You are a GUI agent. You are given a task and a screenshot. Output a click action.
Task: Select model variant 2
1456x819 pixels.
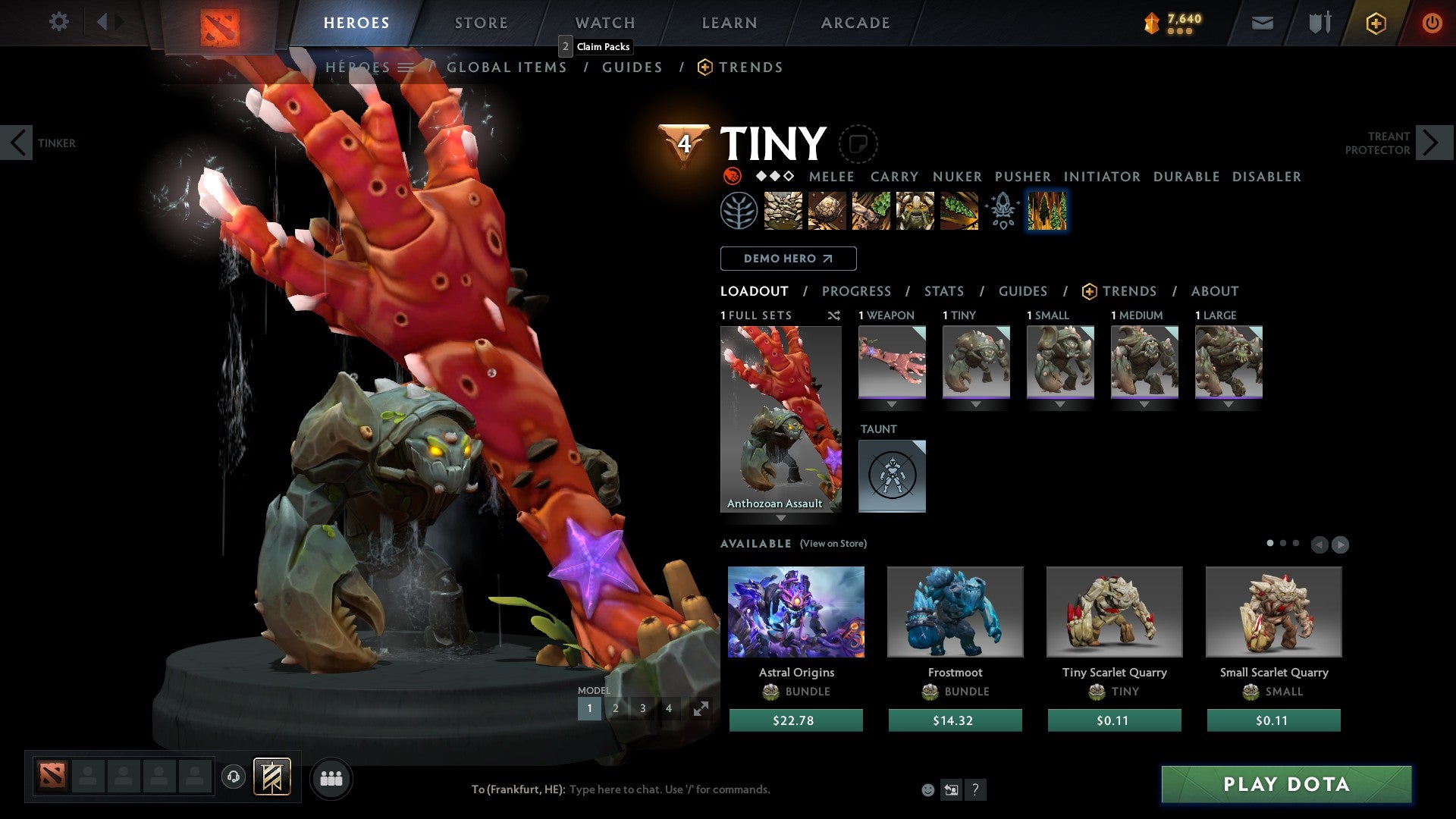tap(616, 708)
